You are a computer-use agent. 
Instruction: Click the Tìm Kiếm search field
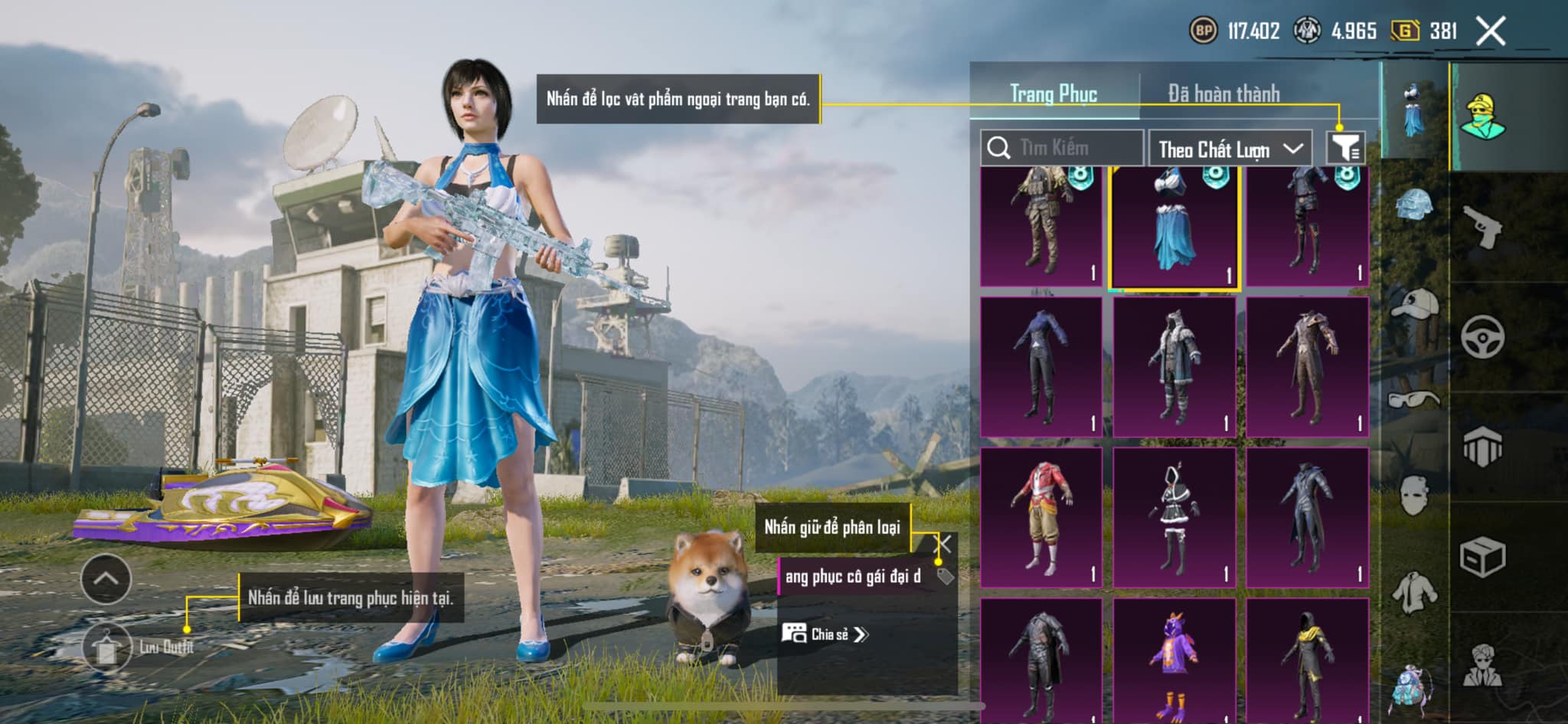(1063, 148)
